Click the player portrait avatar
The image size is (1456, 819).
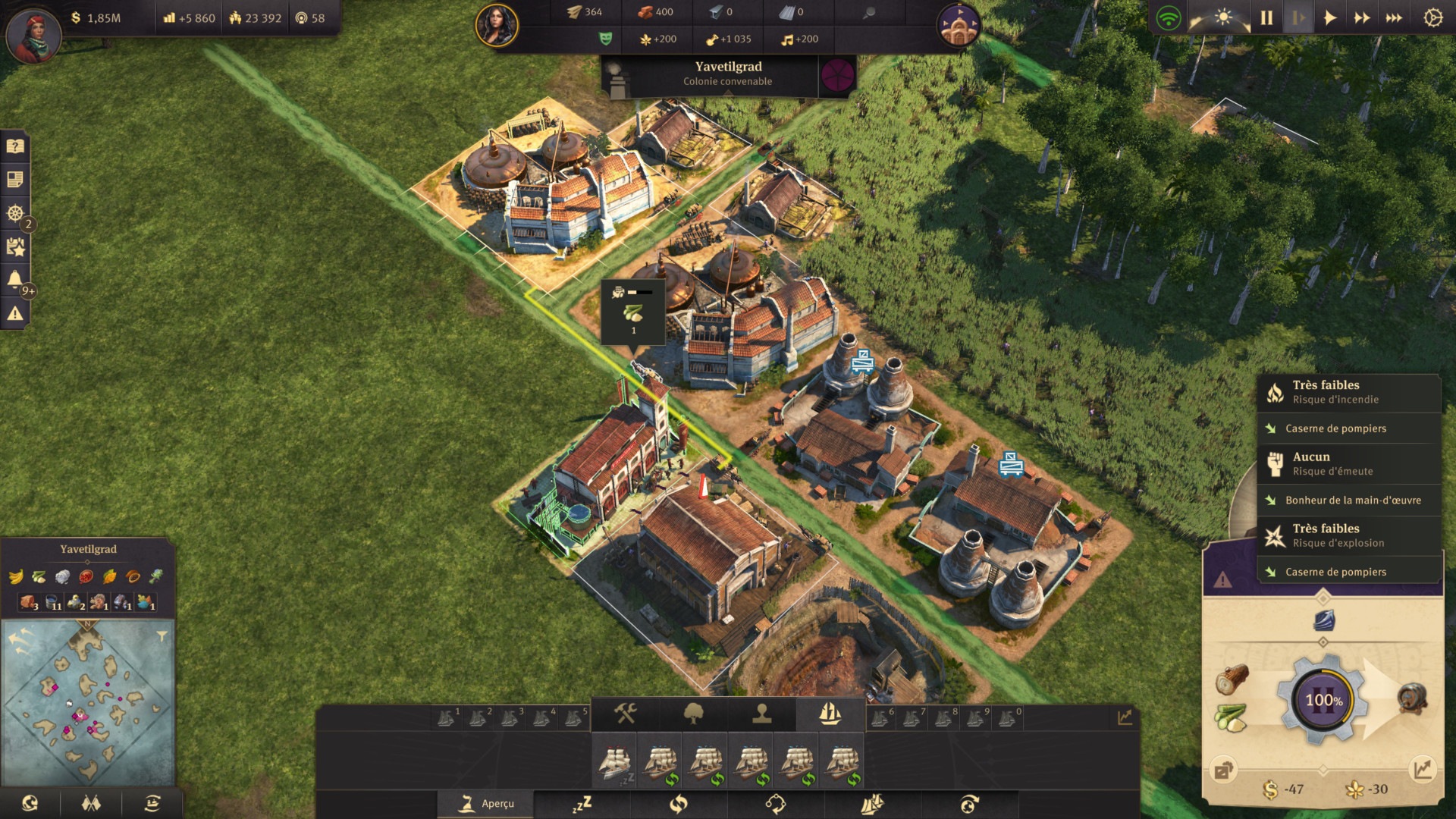pyautogui.click(x=33, y=36)
